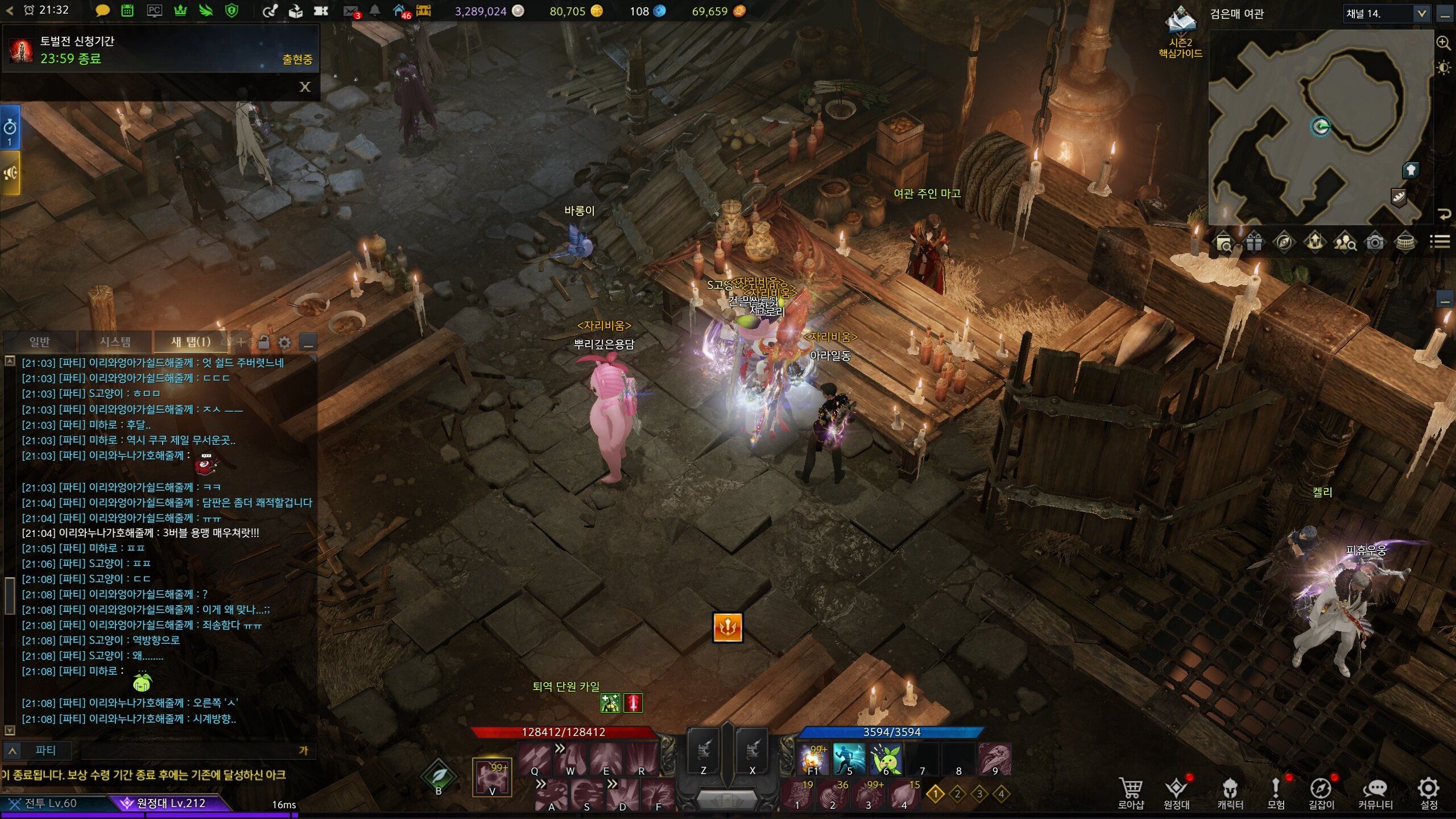The image size is (1456, 819).
Task: Open the 로아샵 shop menu
Action: tap(1131, 792)
